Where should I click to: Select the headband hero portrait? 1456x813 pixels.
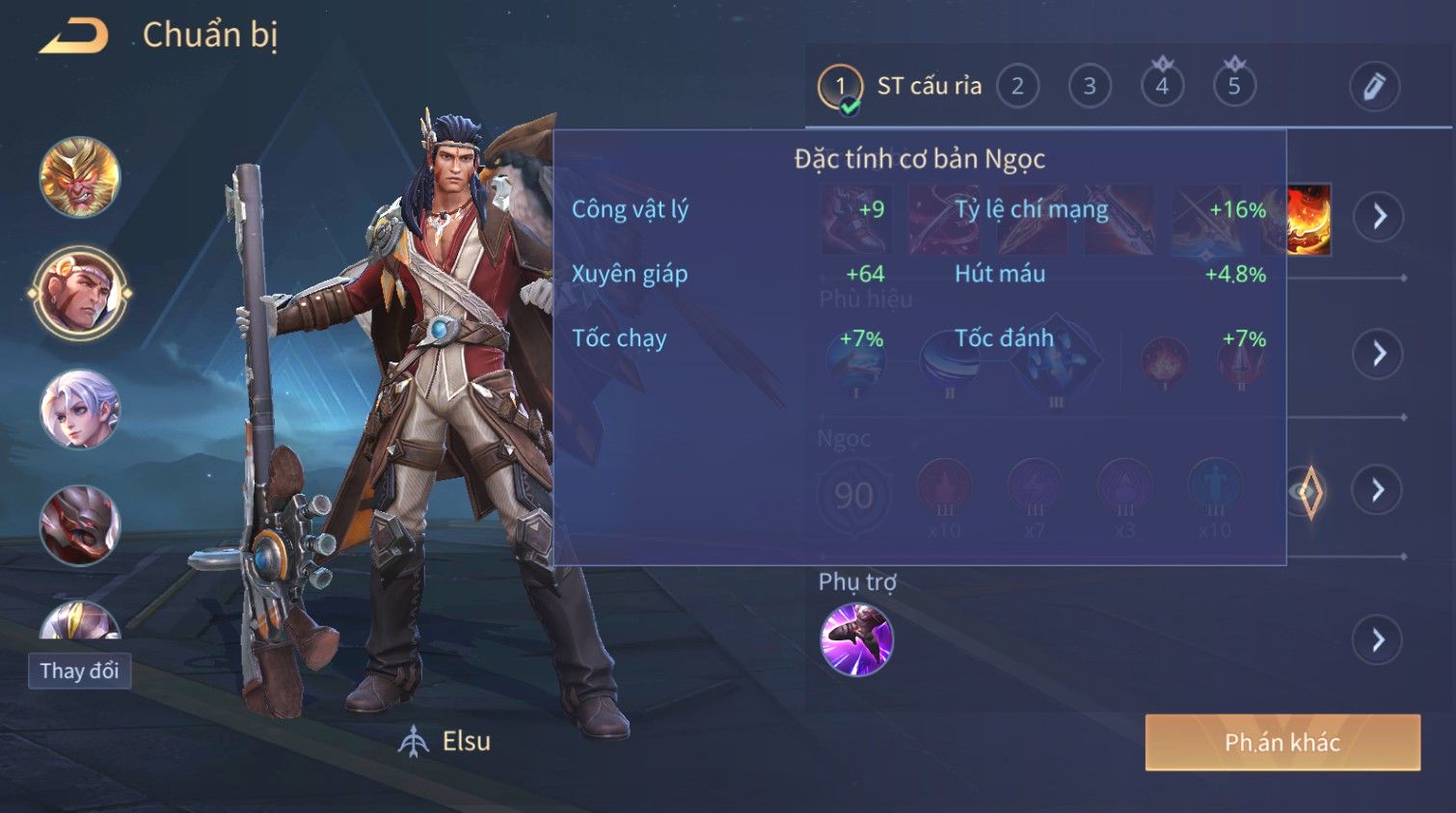point(80,293)
